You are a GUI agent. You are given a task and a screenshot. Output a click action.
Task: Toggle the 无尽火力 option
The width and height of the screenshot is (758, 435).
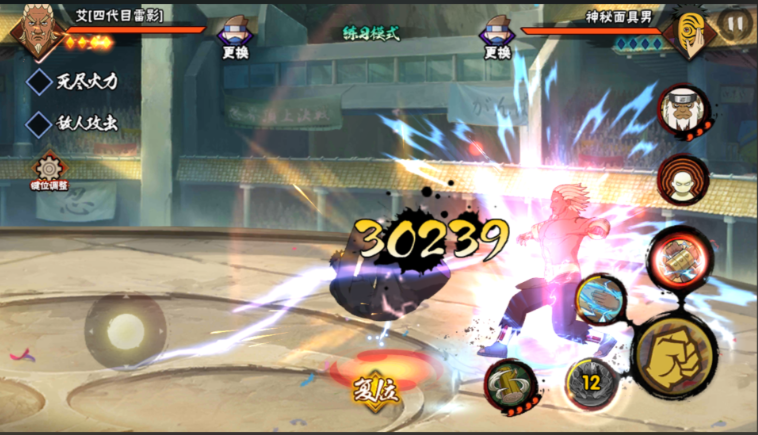click(x=39, y=82)
